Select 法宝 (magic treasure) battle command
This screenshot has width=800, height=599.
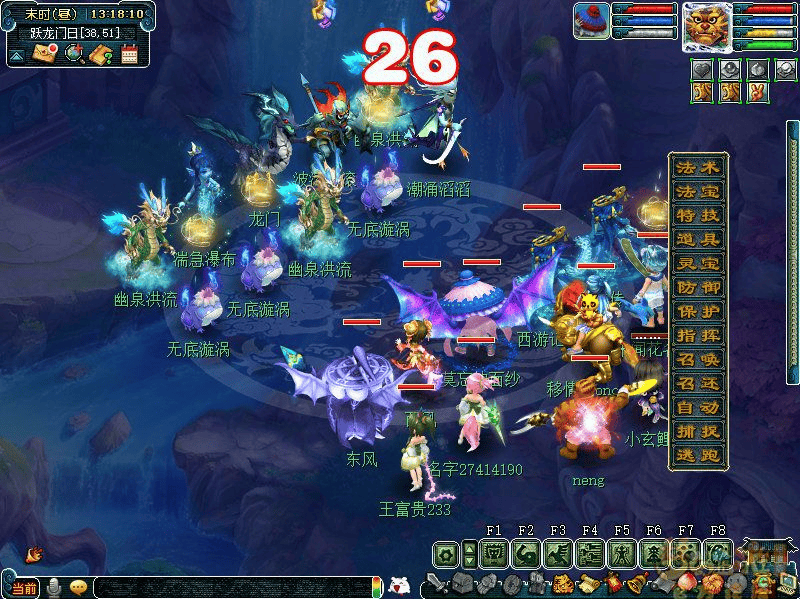[x=697, y=191]
